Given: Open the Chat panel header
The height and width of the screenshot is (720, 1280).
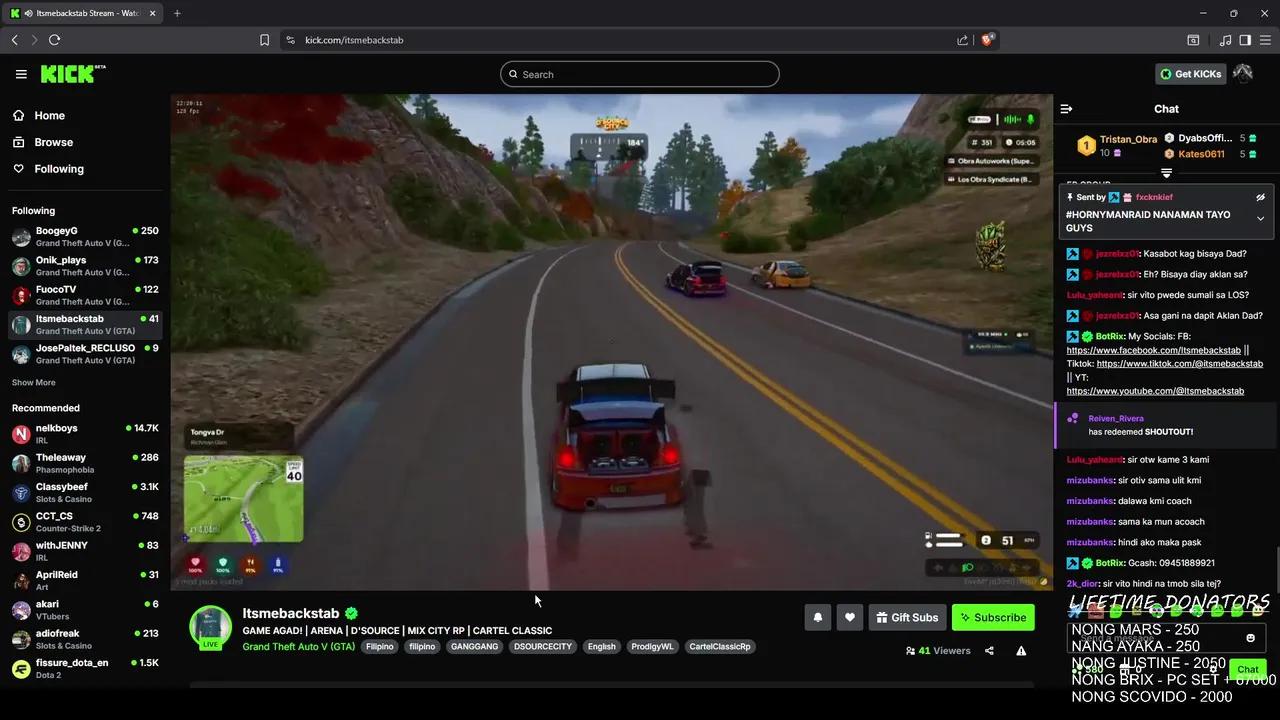Looking at the screenshot, I should click(1166, 109).
